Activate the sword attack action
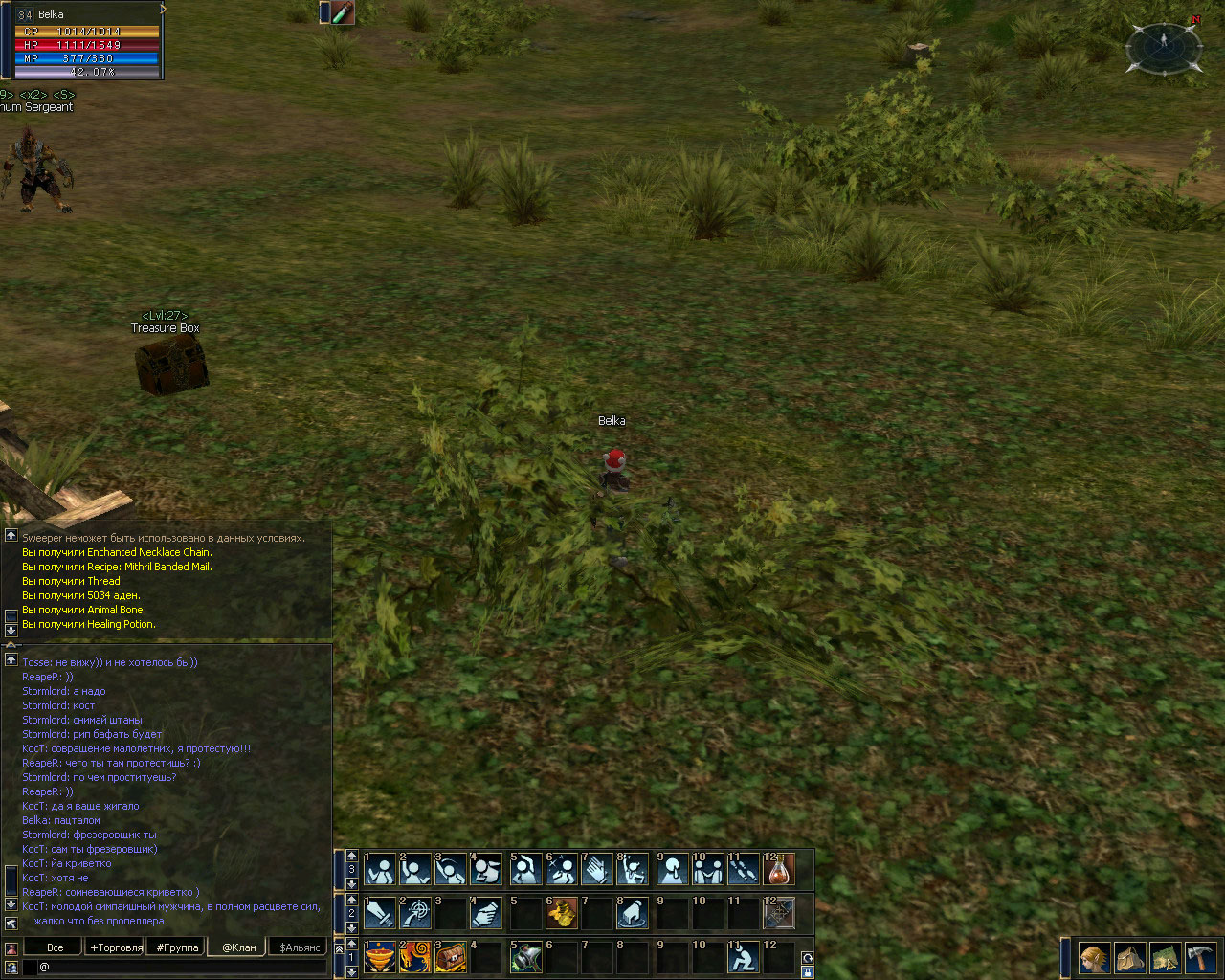This screenshot has height=980, width=1225. pyautogui.click(x=380, y=913)
